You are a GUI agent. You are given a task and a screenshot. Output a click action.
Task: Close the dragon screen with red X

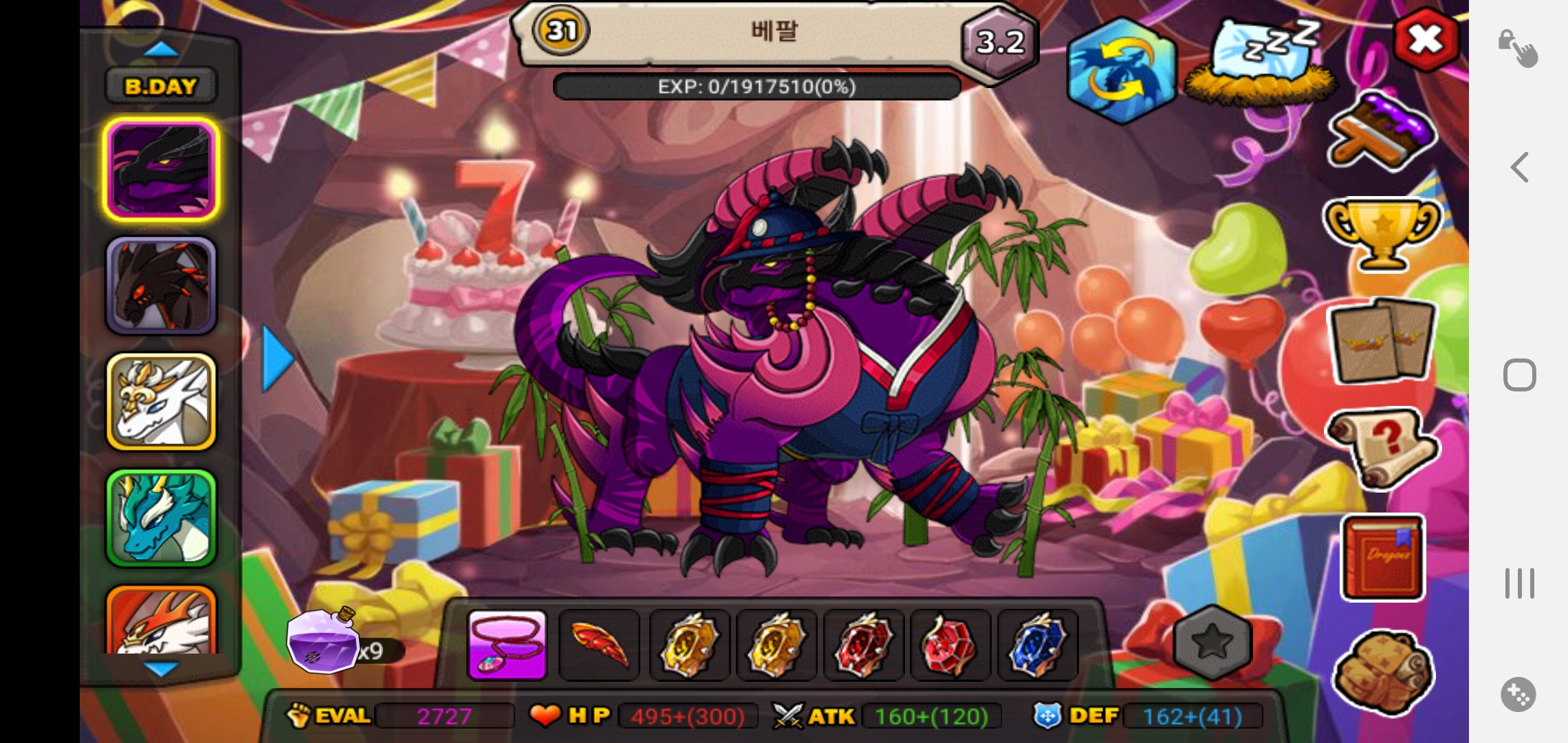coord(1426,40)
